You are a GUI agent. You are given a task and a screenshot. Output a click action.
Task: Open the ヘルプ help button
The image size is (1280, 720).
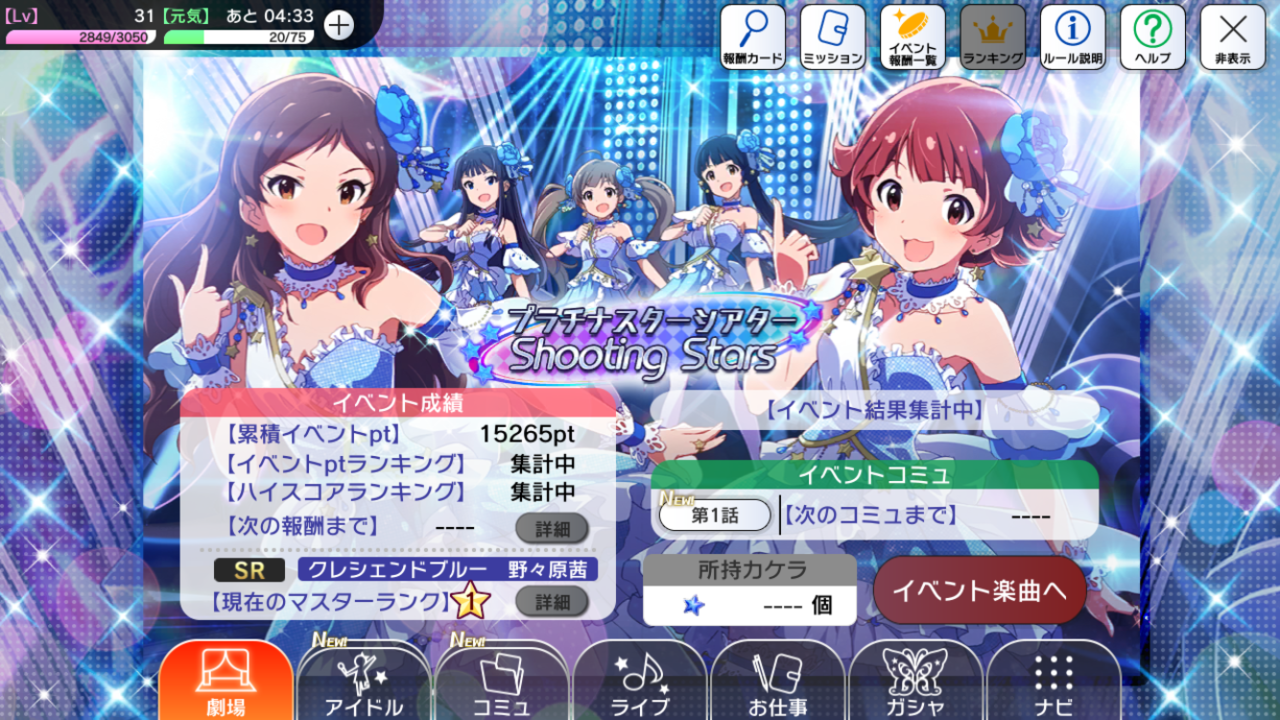[x=1153, y=37]
